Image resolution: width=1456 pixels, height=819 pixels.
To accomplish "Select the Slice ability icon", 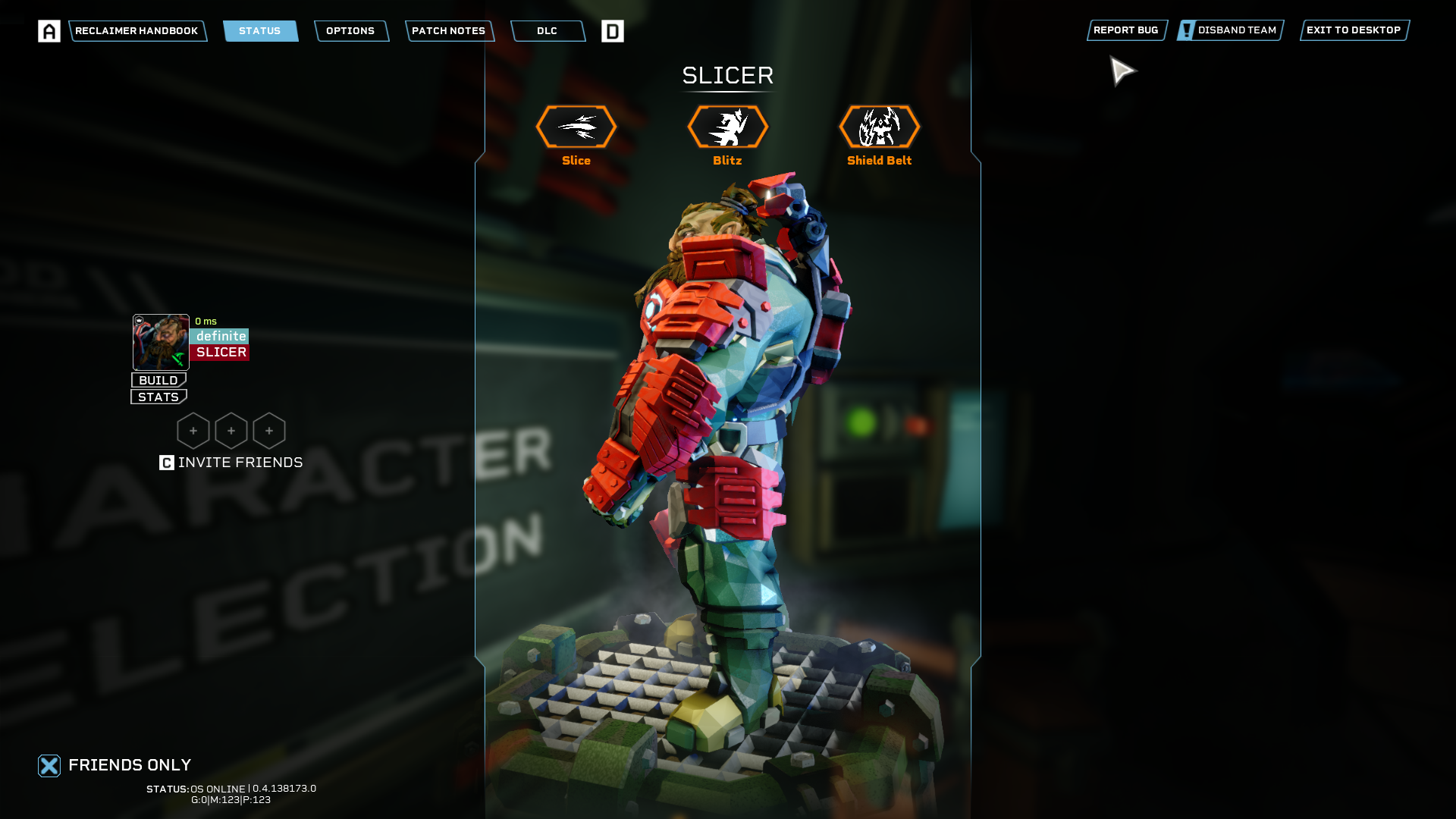I will pos(576,127).
